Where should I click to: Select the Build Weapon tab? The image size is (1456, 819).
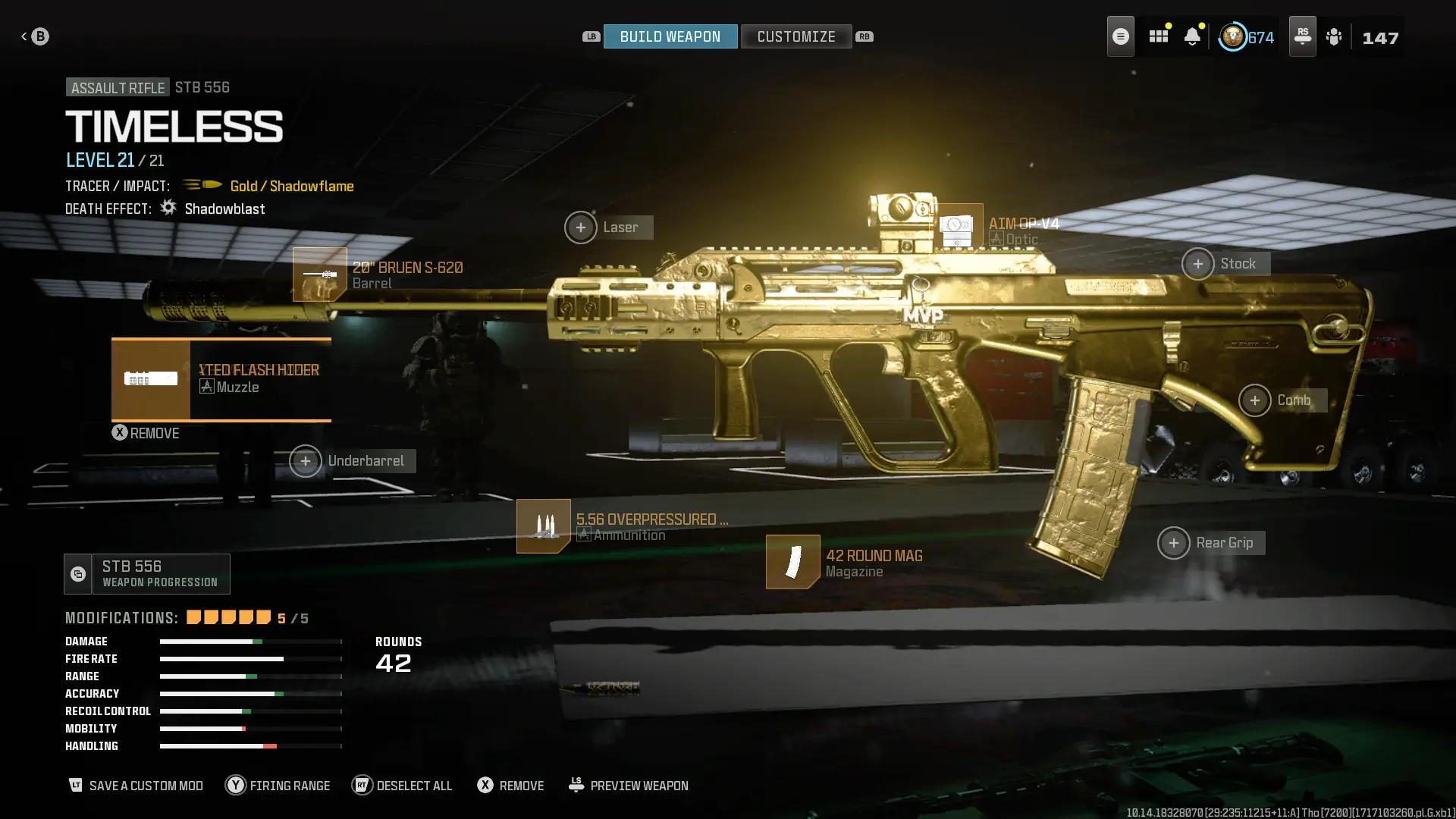pyautogui.click(x=670, y=36)
